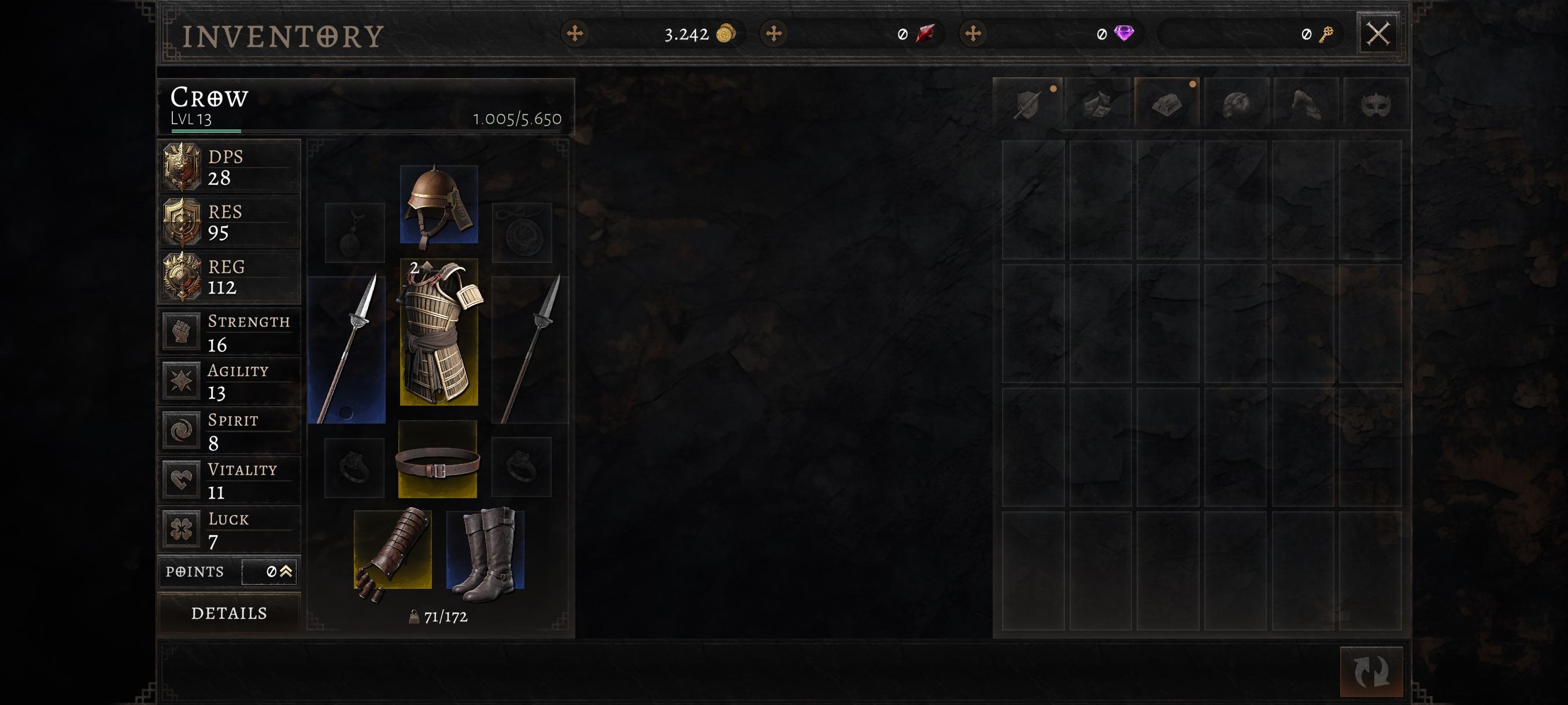Select the equipped bronze helmet
The height and width of the screenshot is (705, 1568).
coord(438,205)
